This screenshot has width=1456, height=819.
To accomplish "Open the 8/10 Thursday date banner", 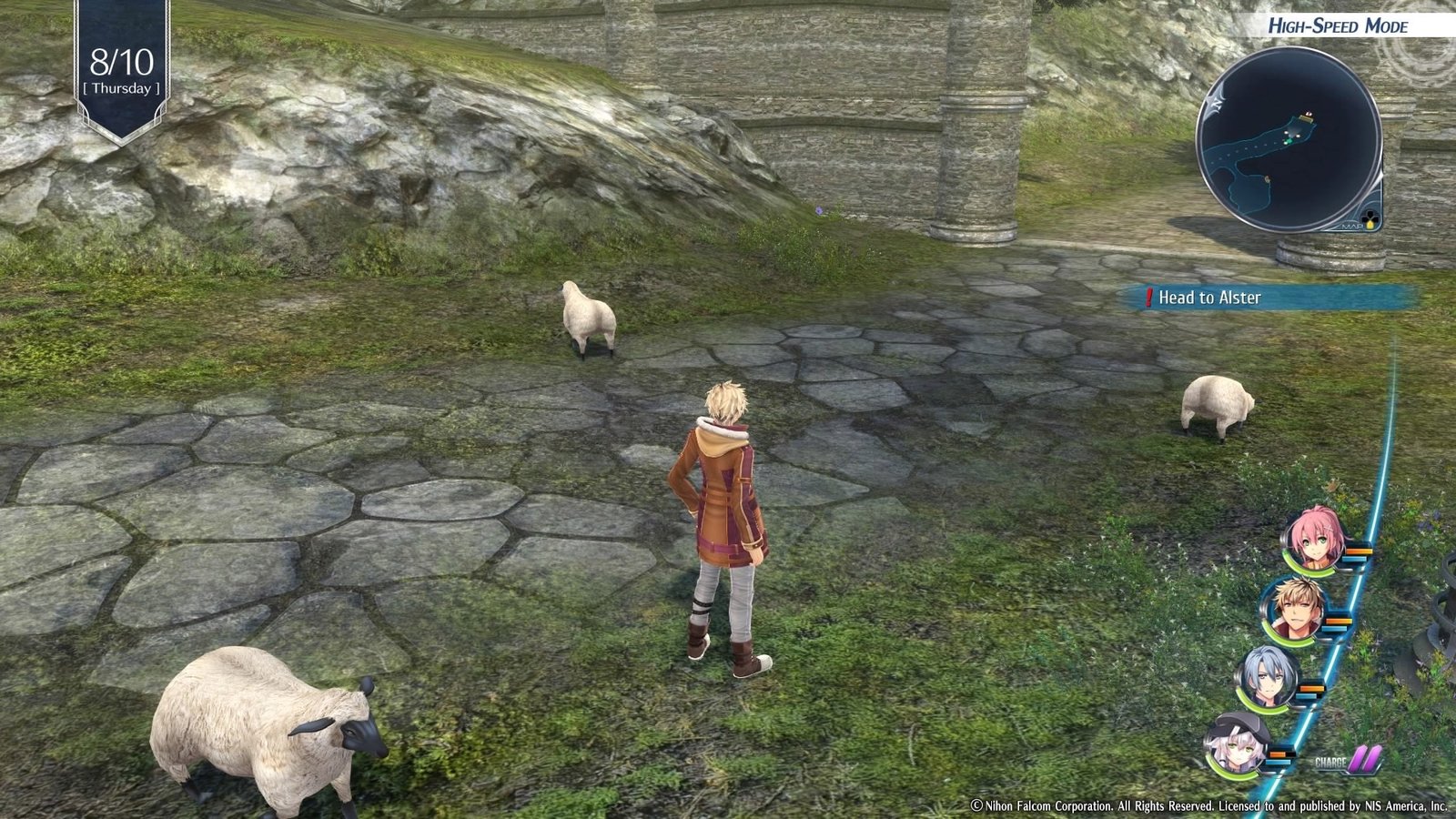I will click(x=122, y=71).
